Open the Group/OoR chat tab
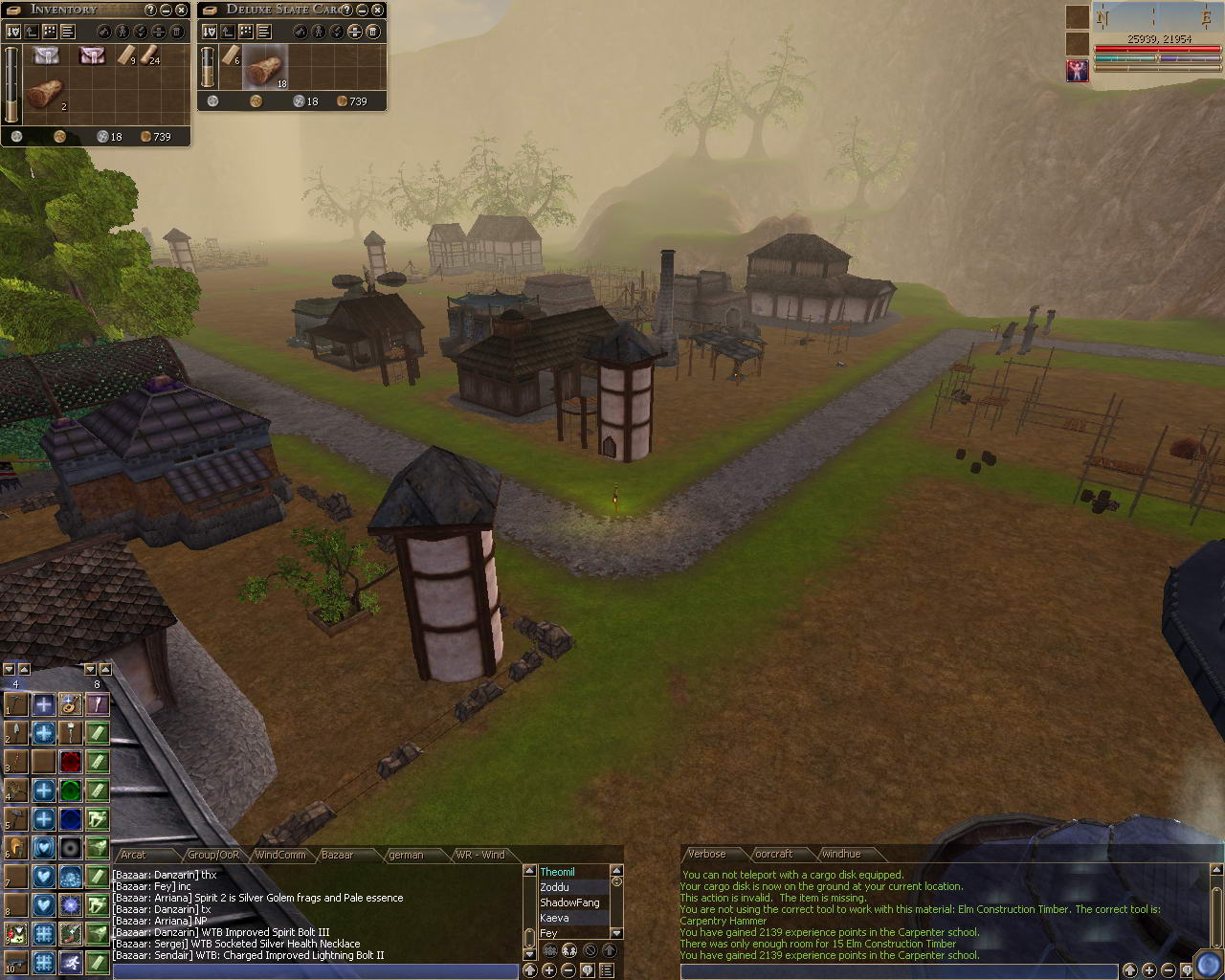Viewport: 1225px width, 980px height. (x=212, y=855)
